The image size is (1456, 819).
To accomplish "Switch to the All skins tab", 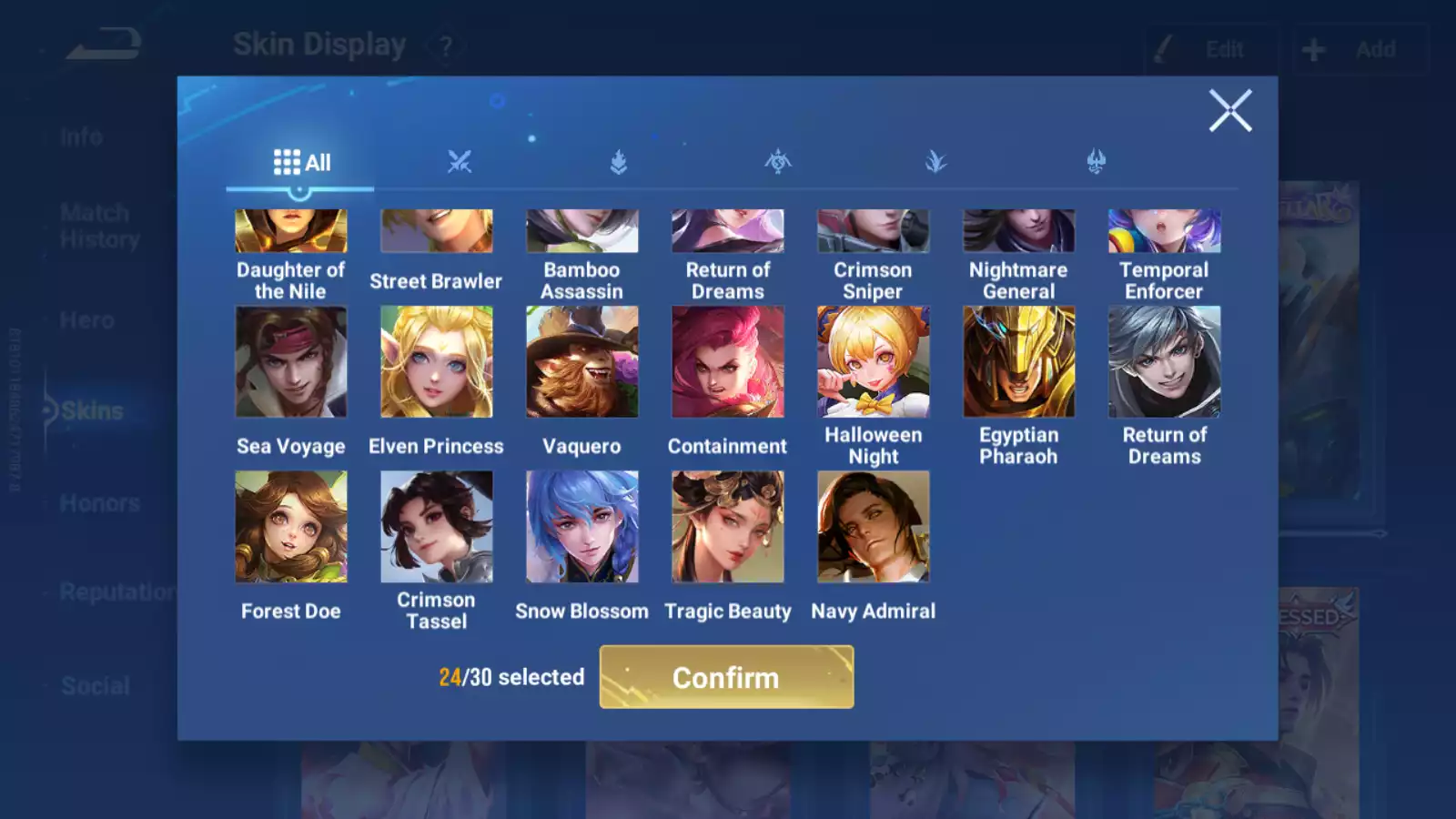I will coord(301,163).
